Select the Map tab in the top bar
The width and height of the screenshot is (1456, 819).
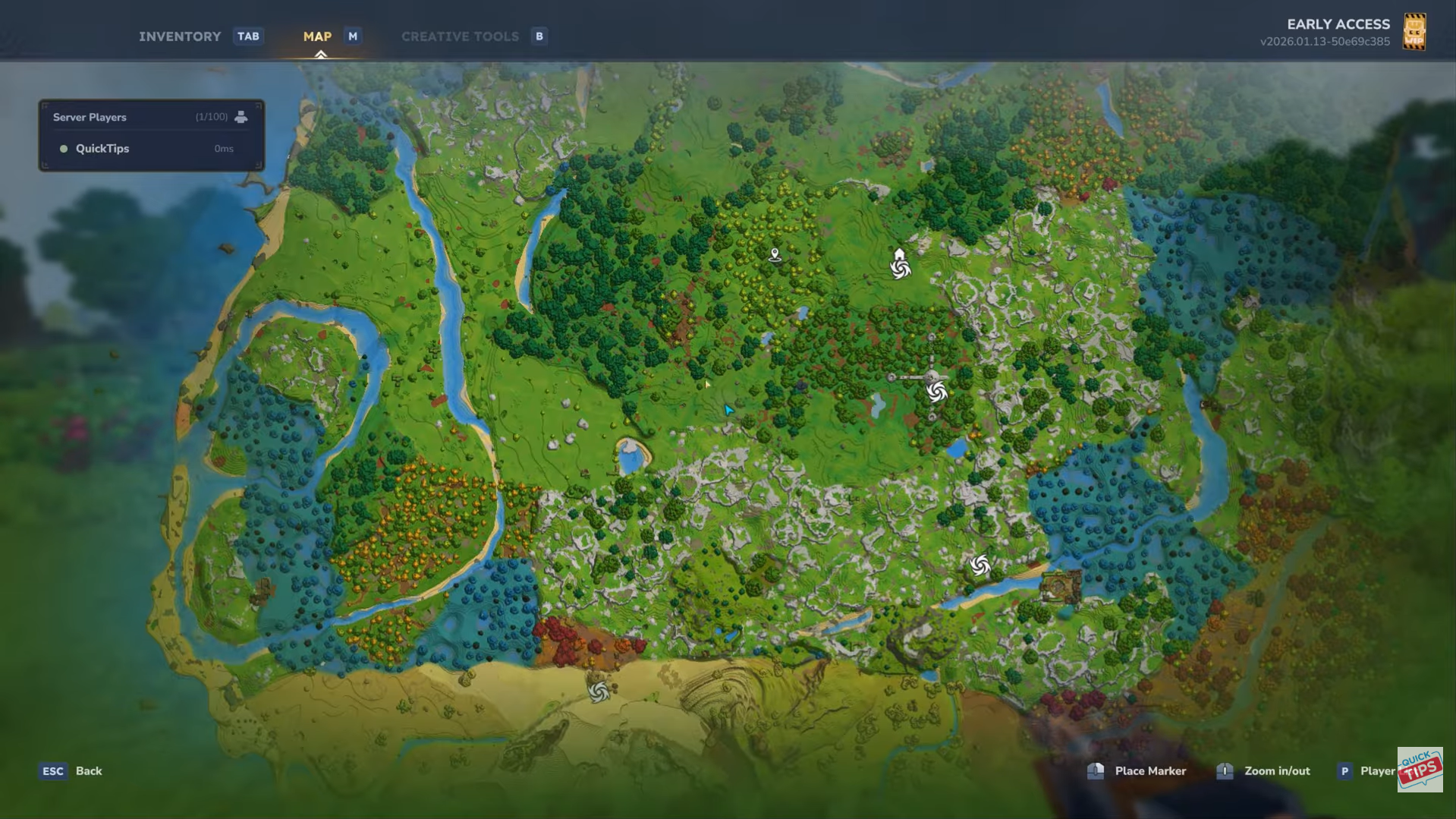[316, 36]
